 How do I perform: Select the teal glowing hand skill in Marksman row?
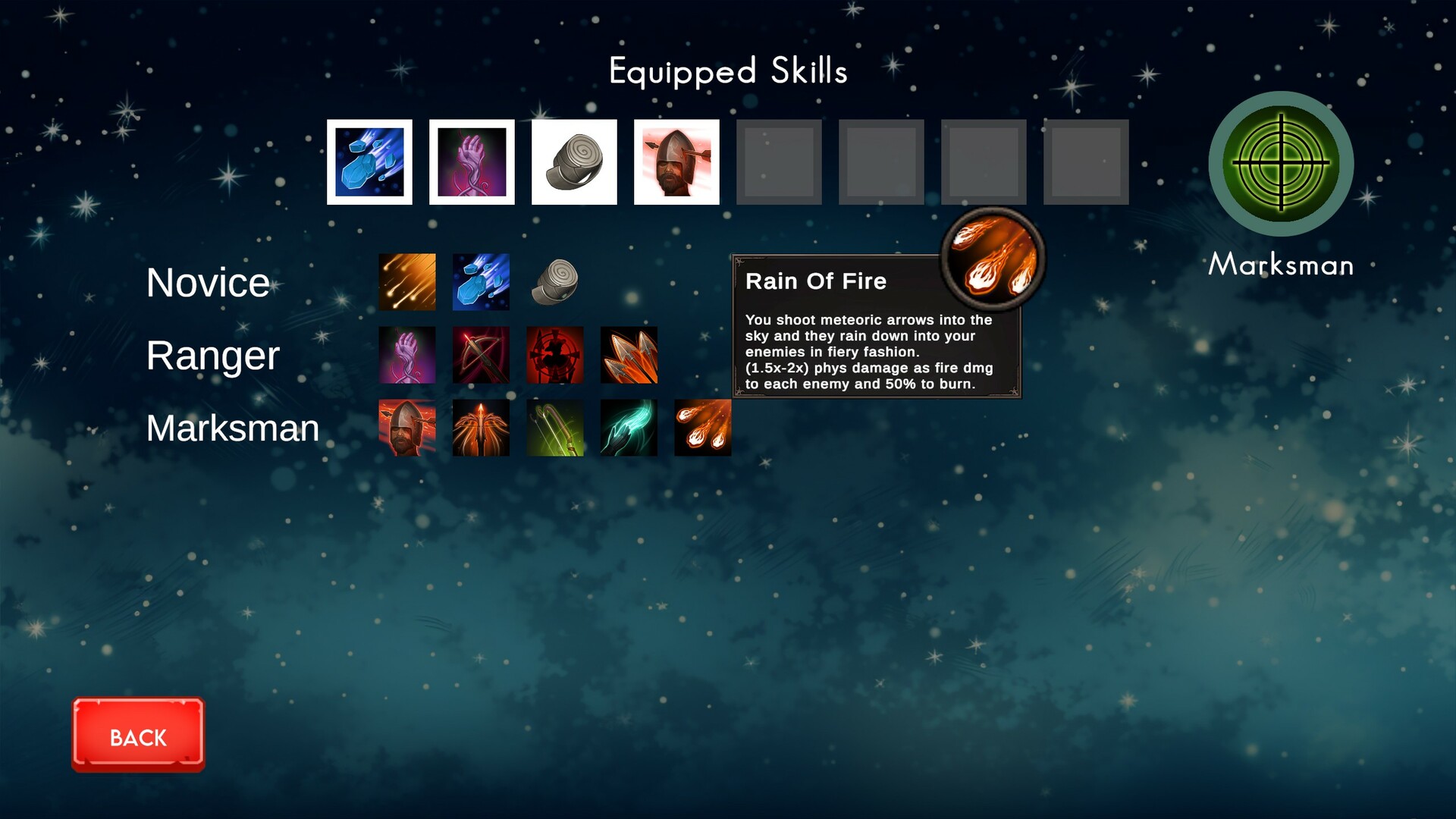tap(629, 428)
